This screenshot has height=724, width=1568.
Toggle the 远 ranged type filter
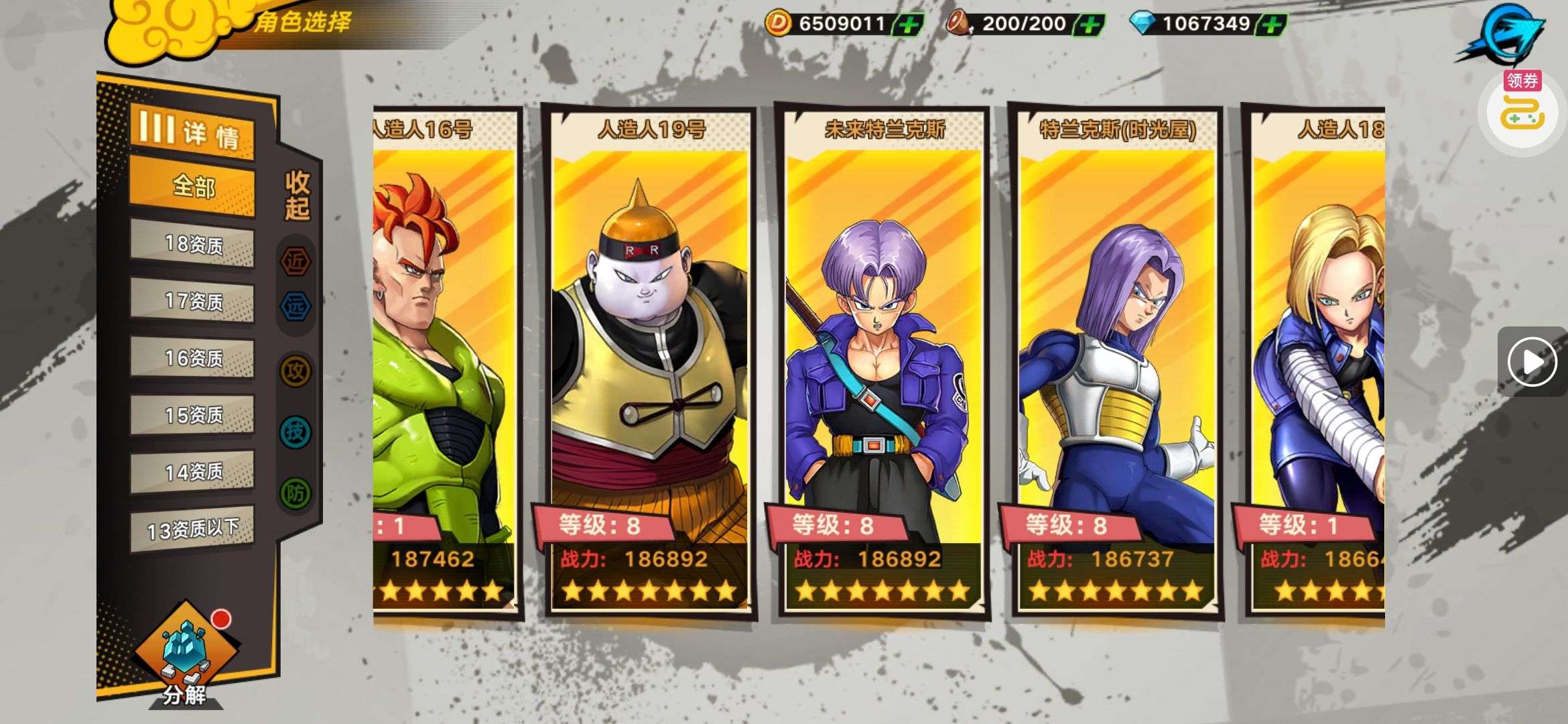[x=296, y=307]
